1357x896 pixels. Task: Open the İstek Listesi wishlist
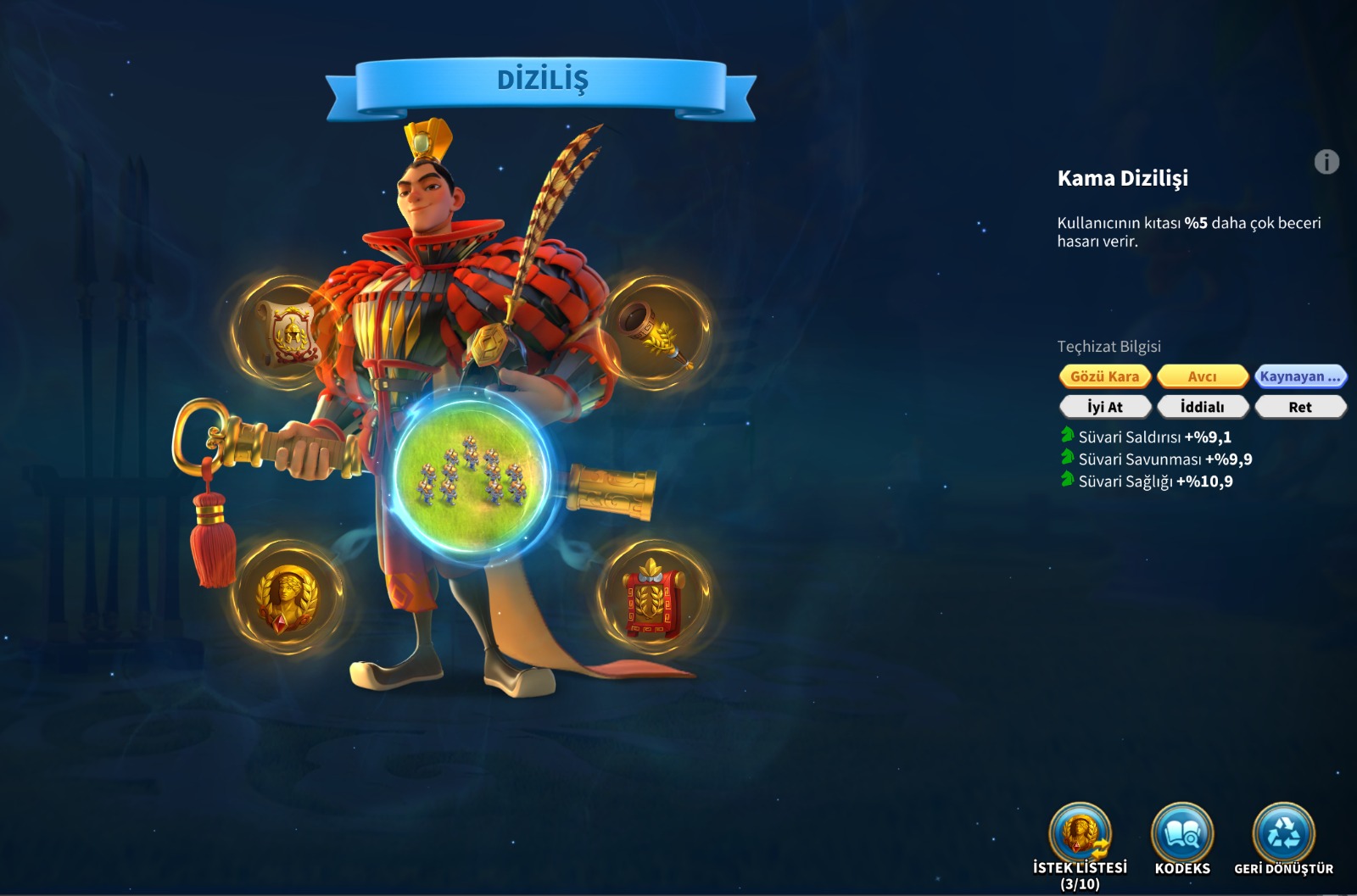click(1080, 835)
